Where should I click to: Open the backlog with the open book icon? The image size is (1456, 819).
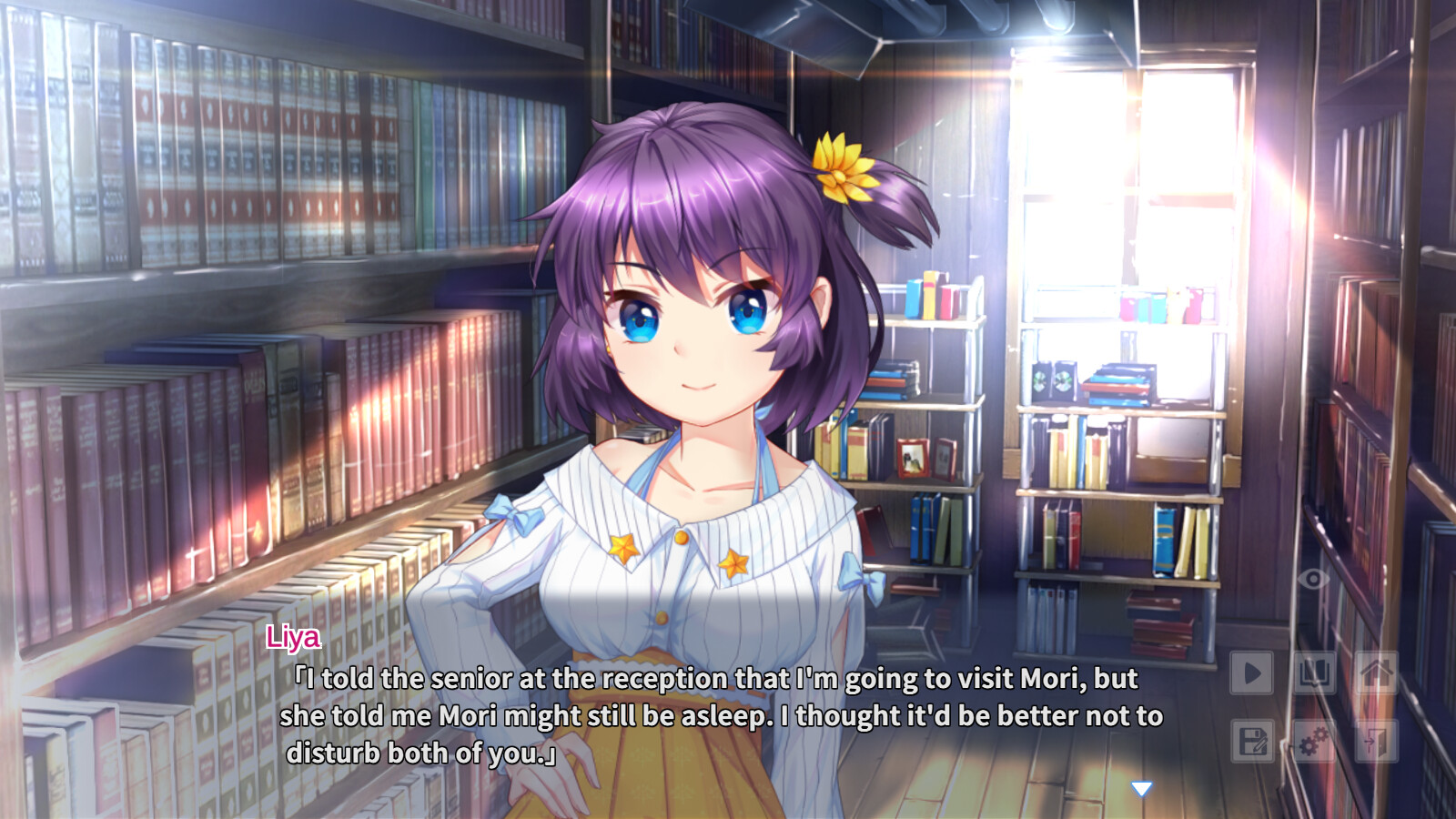pos(1314,673)
